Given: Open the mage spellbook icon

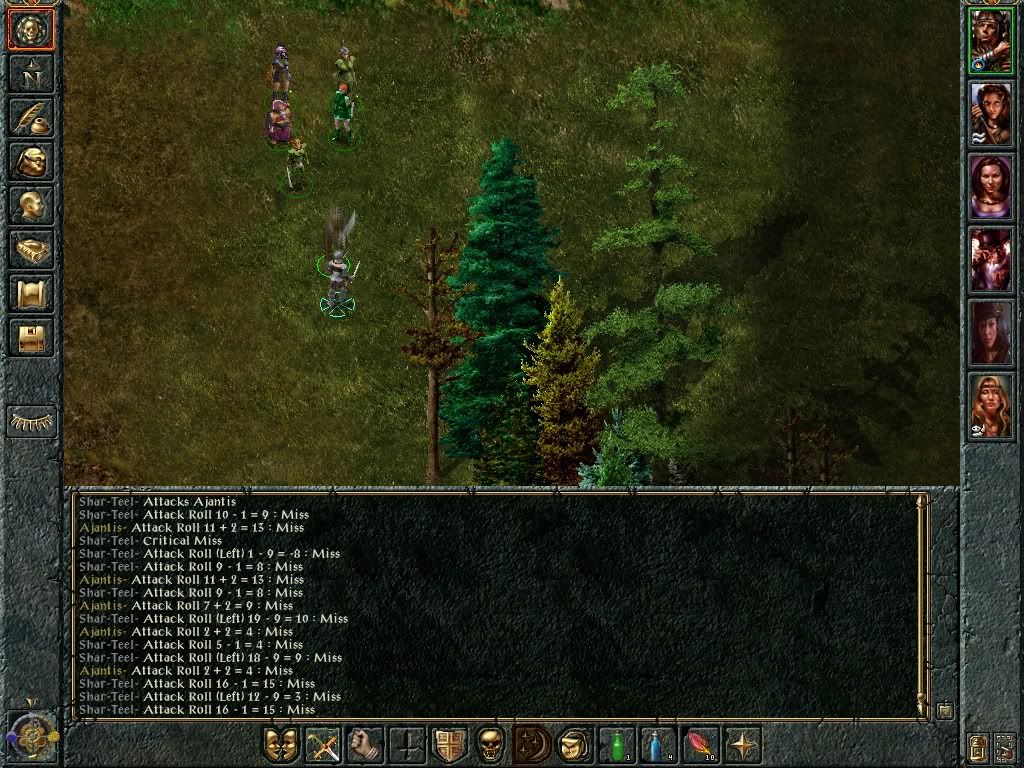Looking at the screenshot, I should 31,249.
